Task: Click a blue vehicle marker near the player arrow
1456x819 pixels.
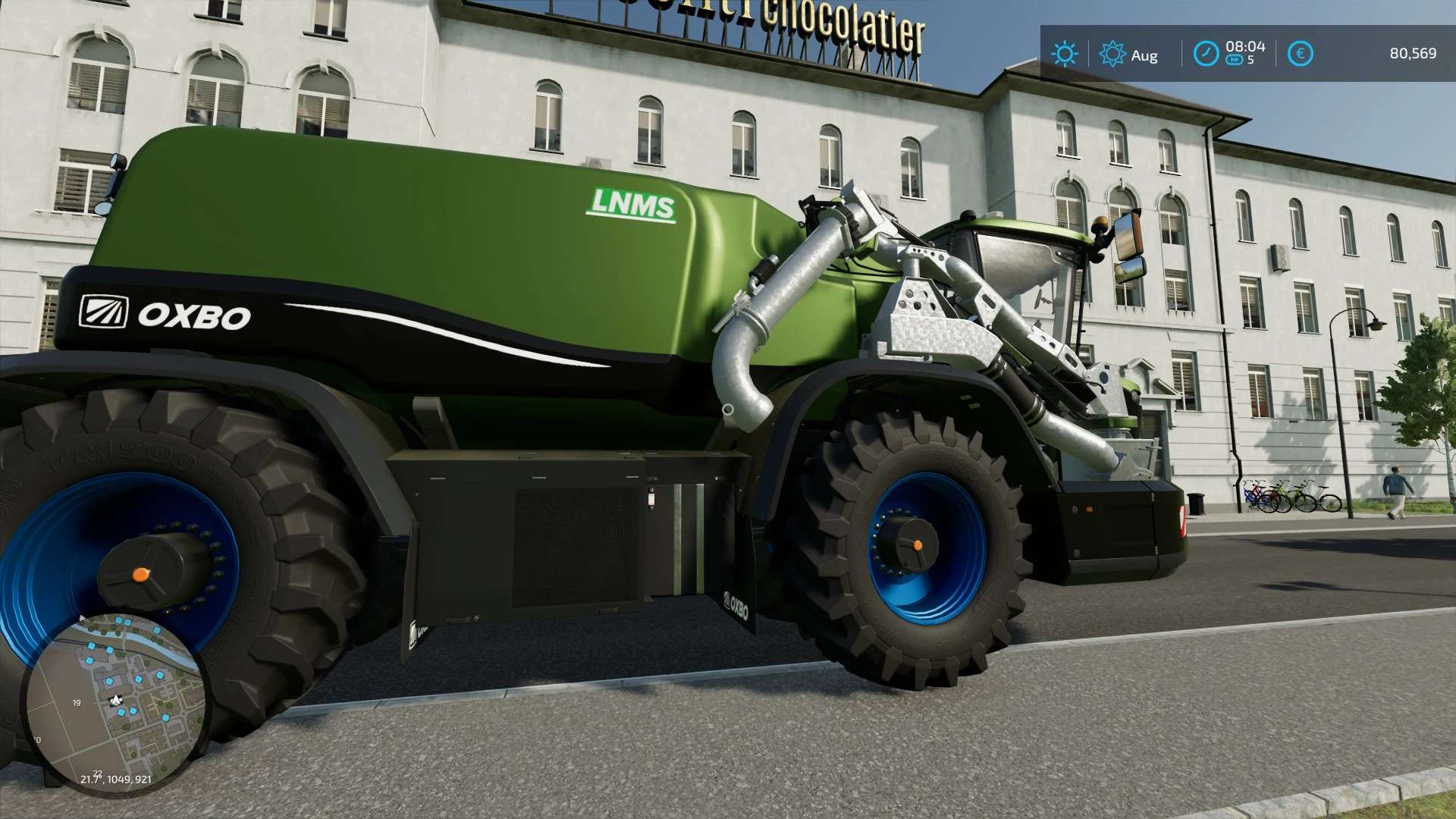Action: (122, 711)
